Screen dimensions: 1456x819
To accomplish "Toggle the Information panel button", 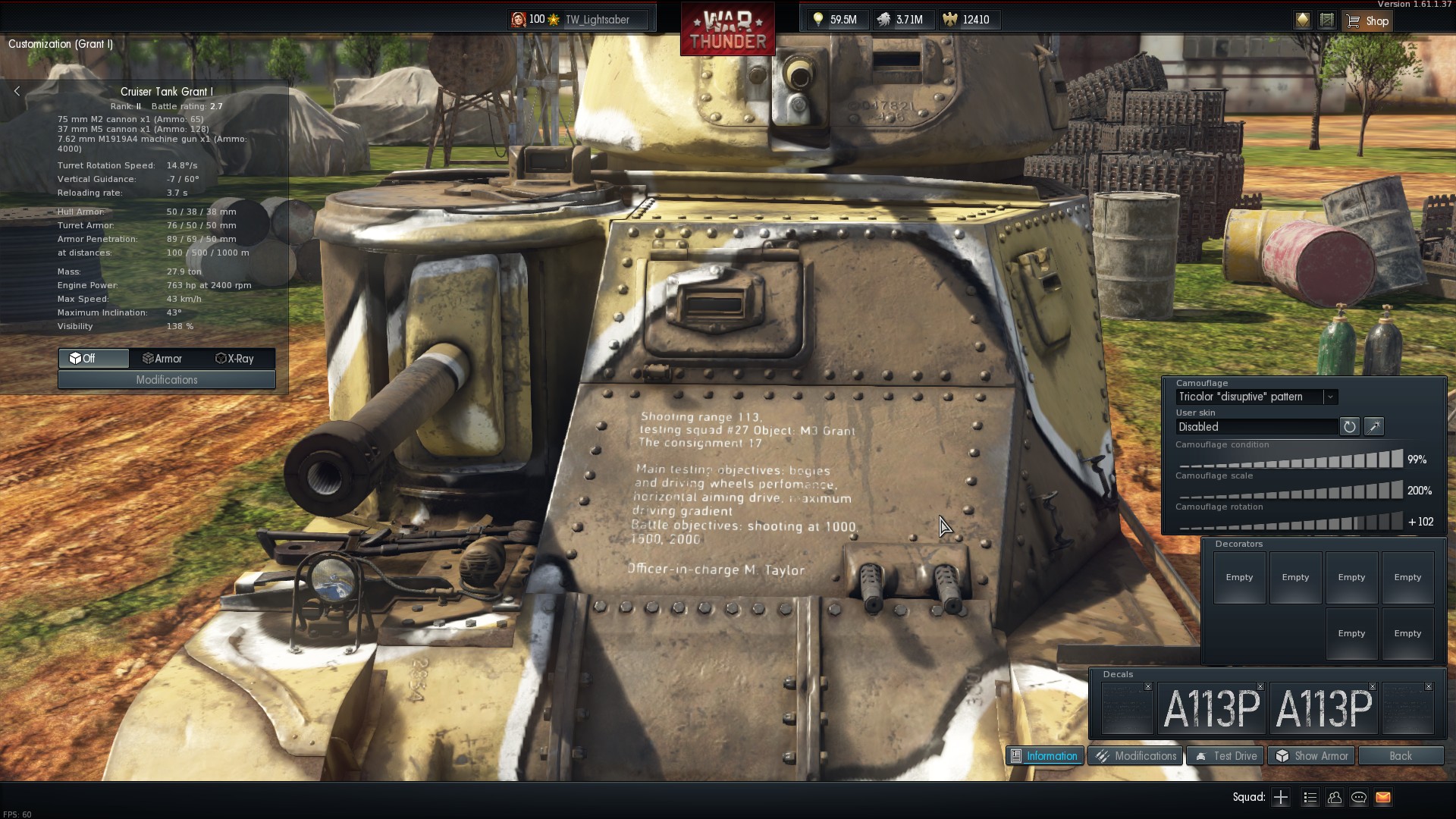I will tap(1044, 756).
